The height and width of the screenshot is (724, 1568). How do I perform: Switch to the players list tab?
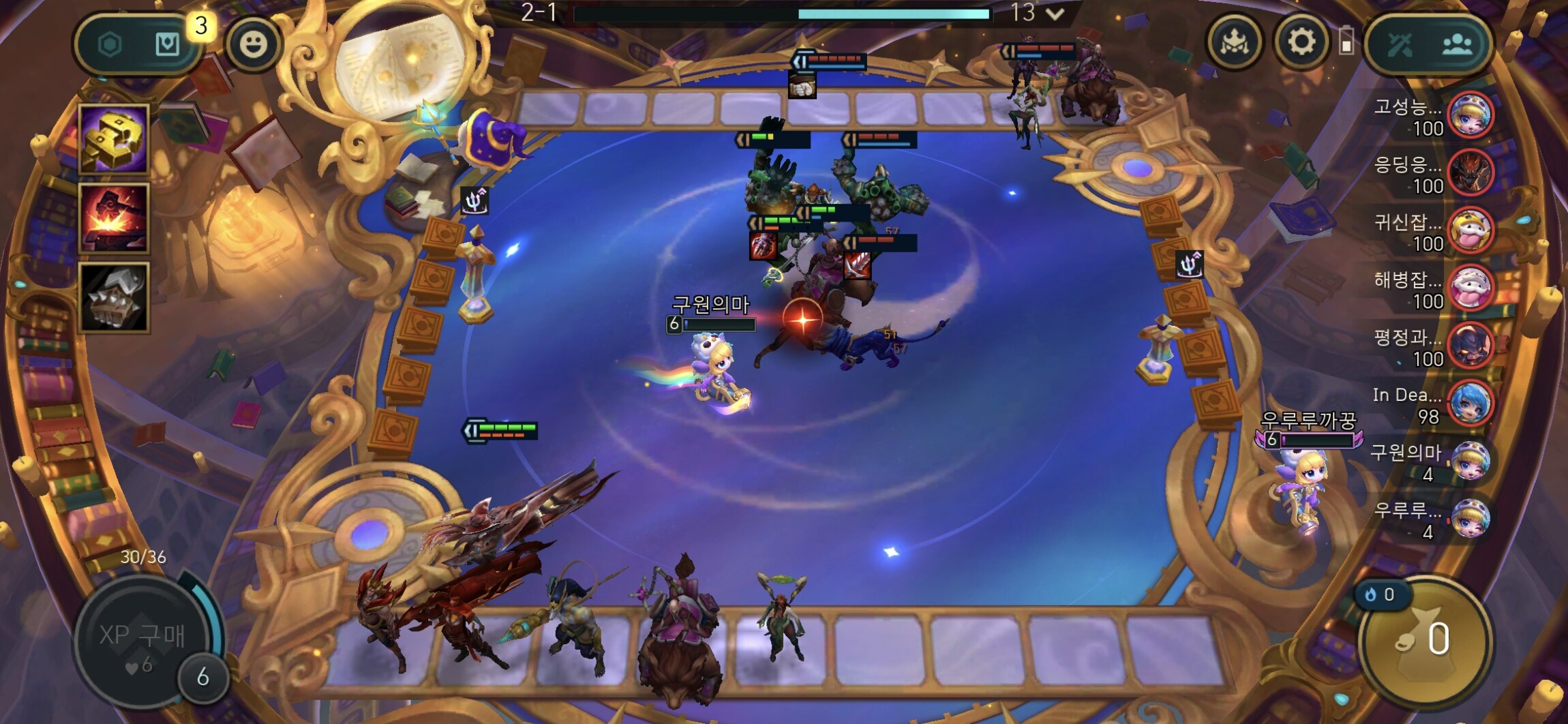(x=1457, y=45)
